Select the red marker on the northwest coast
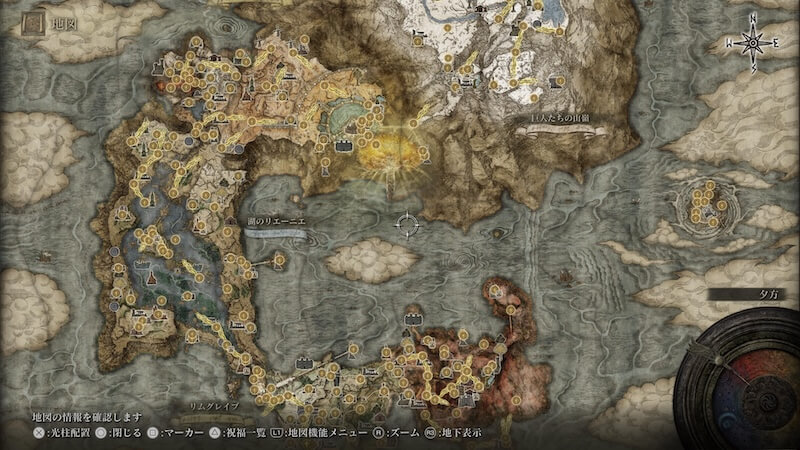 [160, 84]
